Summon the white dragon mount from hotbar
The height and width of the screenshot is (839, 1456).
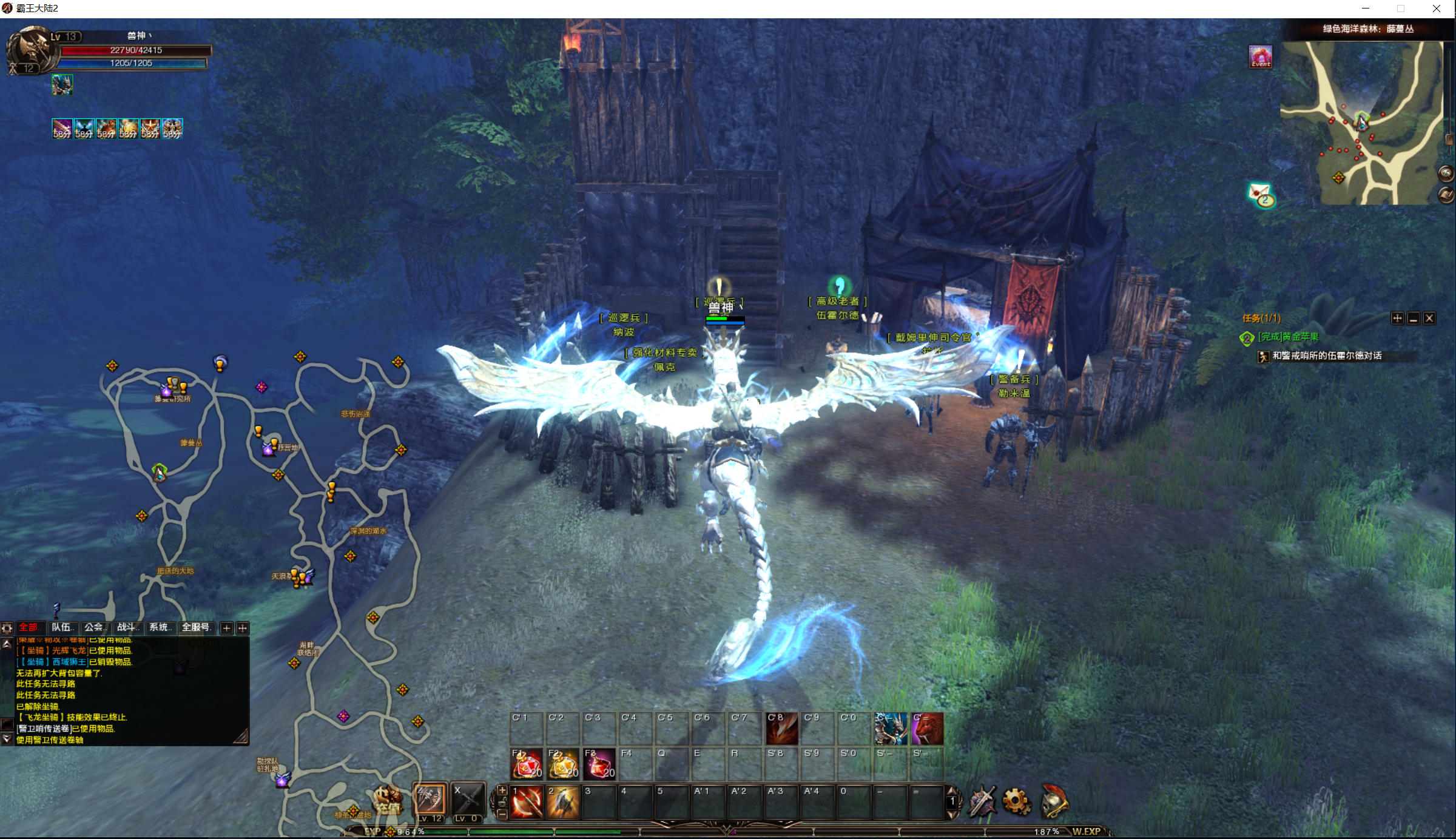890,729
